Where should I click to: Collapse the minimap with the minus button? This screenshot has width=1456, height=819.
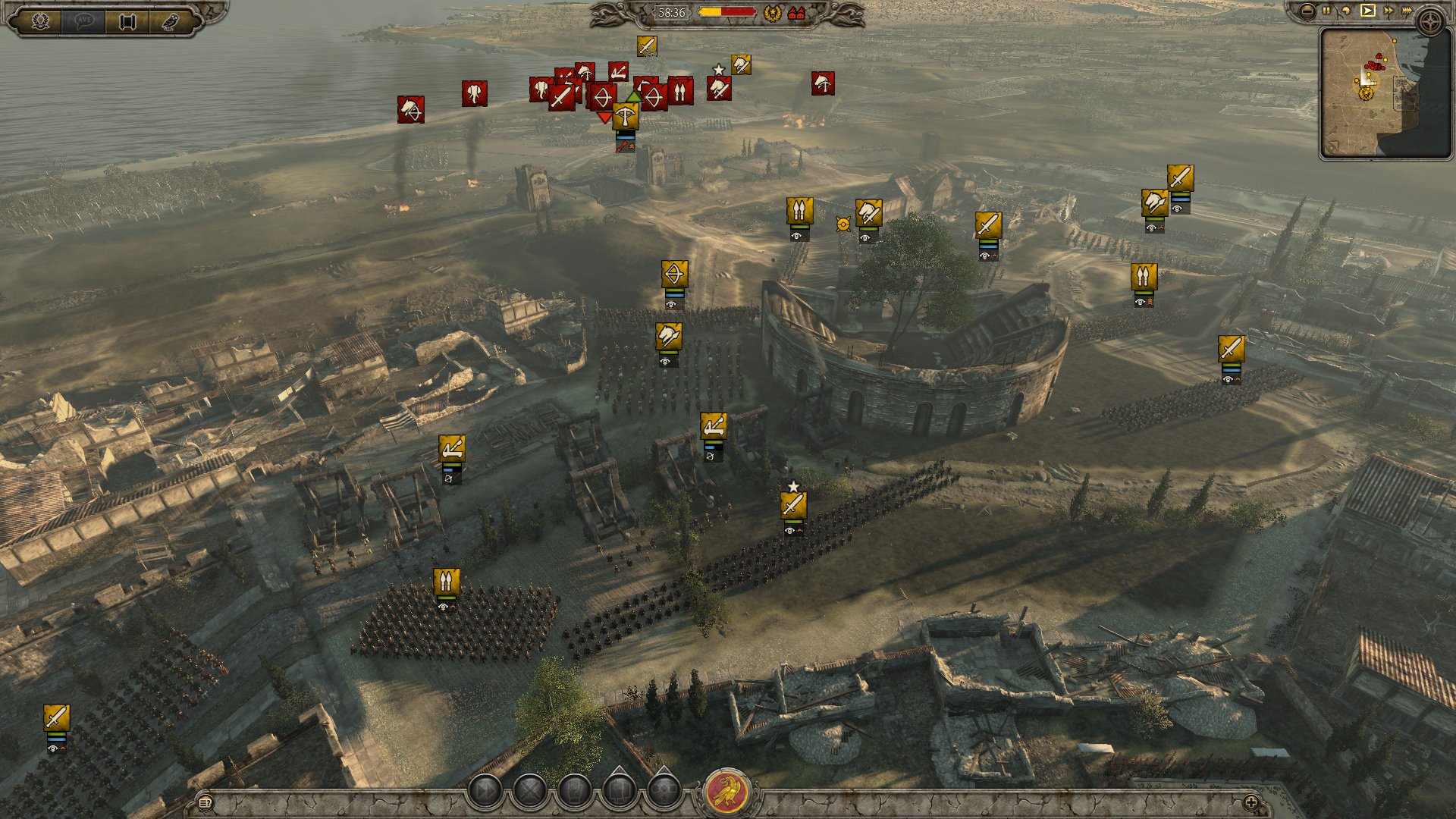coord(1307,11)
